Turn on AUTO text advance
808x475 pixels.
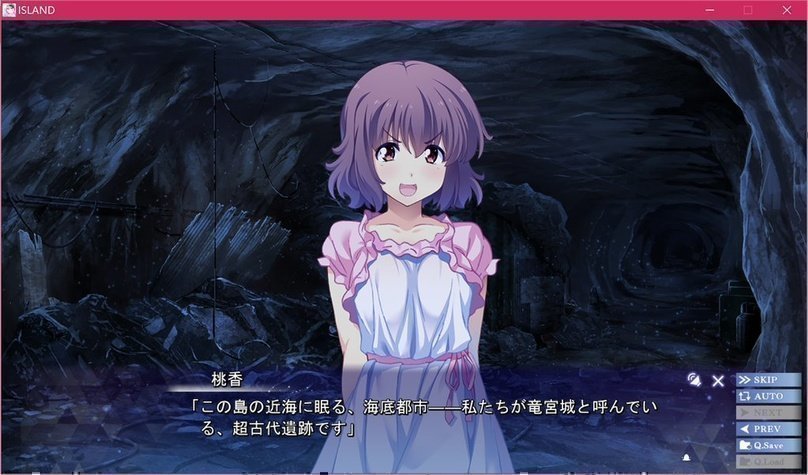click(x=768, y=396)
